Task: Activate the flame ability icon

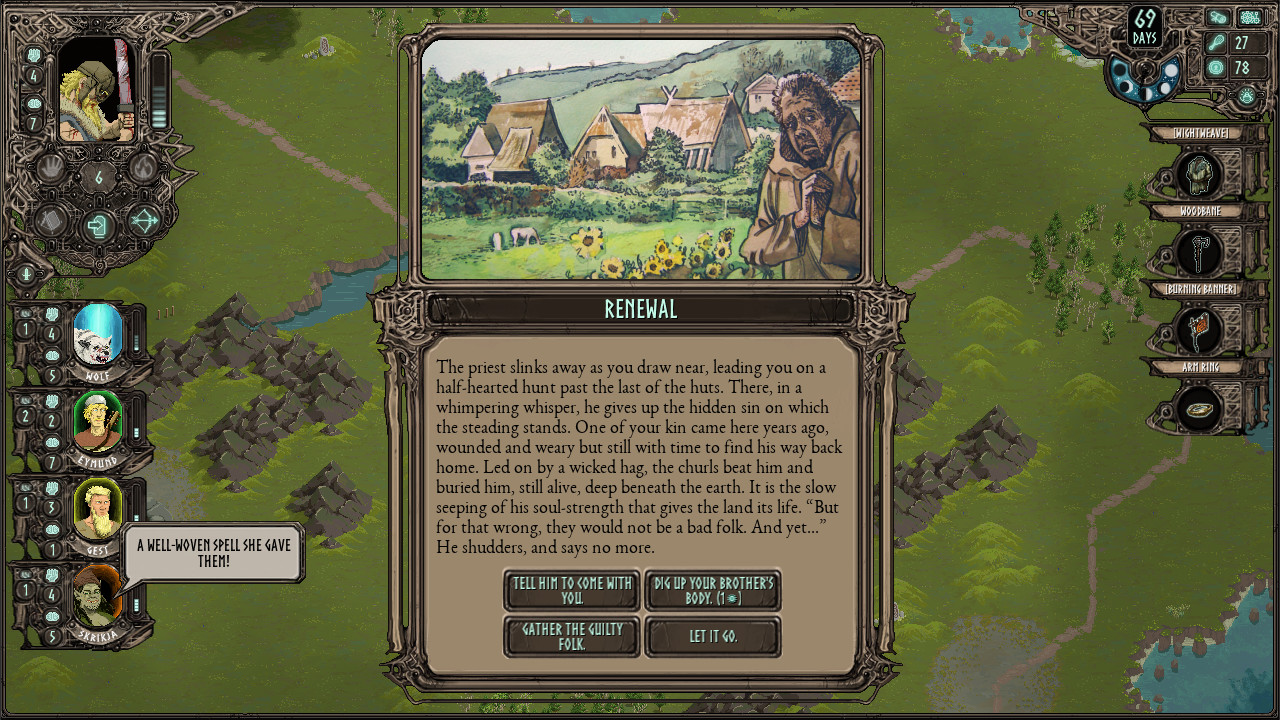Action: [x=143, y=167]
